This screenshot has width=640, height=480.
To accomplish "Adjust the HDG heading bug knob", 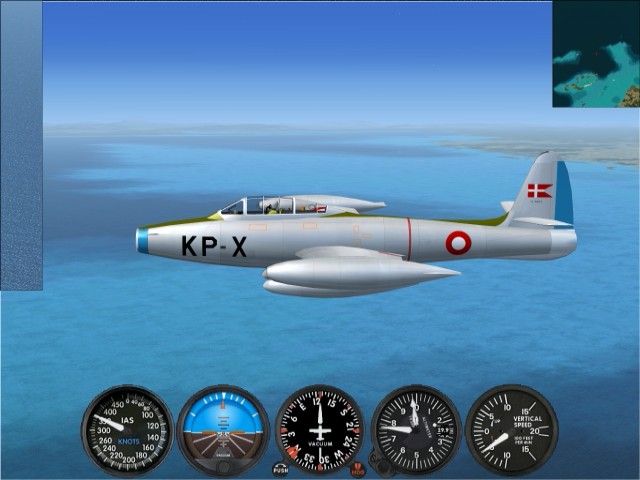I will [x=358, y=468].
